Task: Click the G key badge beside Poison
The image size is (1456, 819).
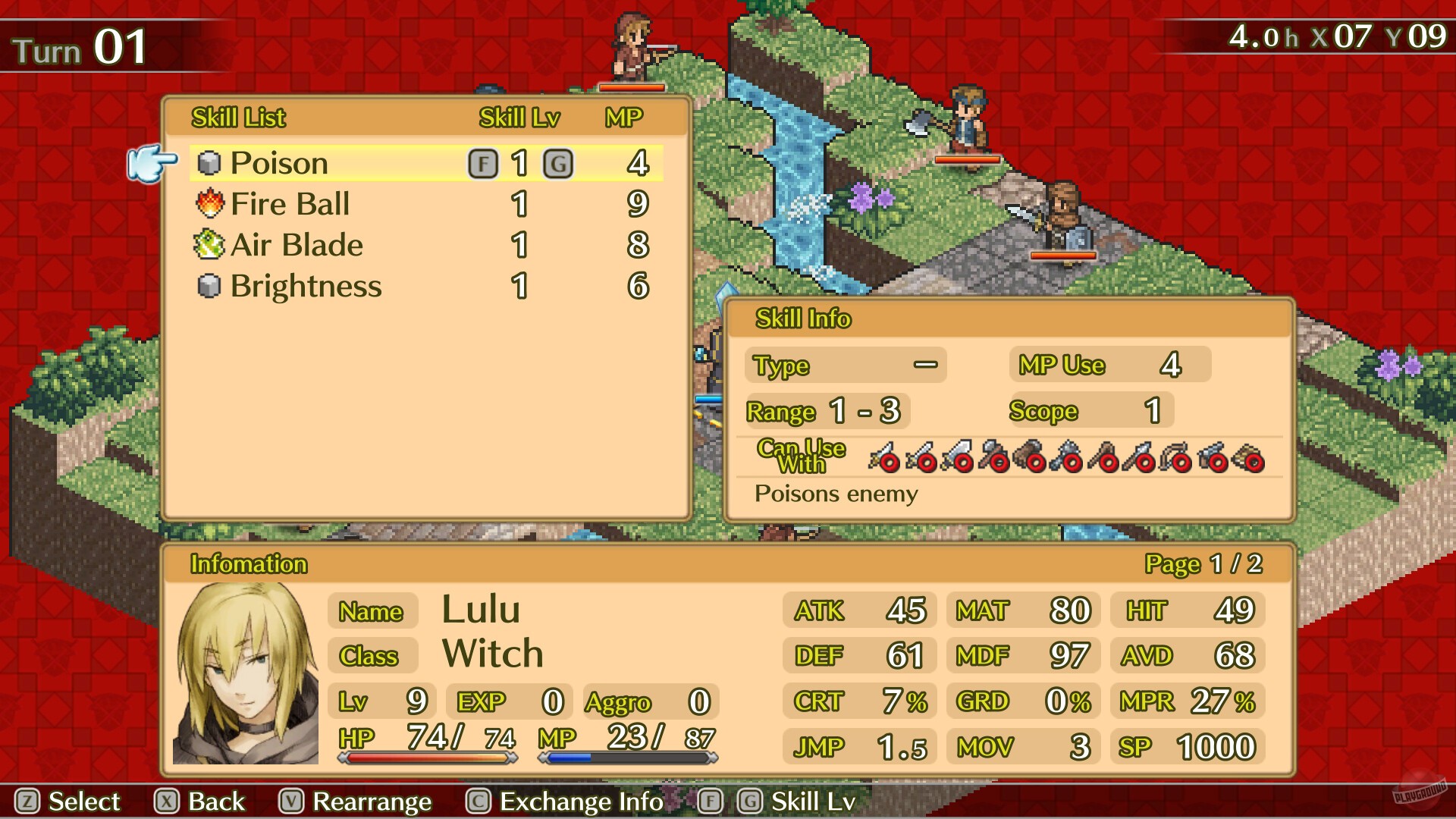Action: coord(559,162)
